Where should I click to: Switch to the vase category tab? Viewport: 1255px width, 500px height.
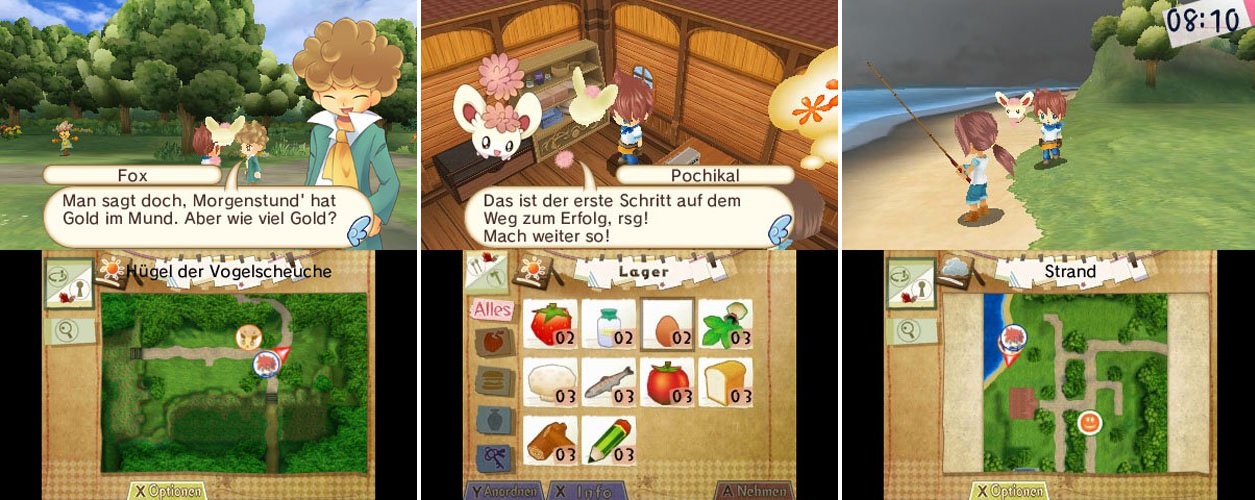tap(494, 418)
